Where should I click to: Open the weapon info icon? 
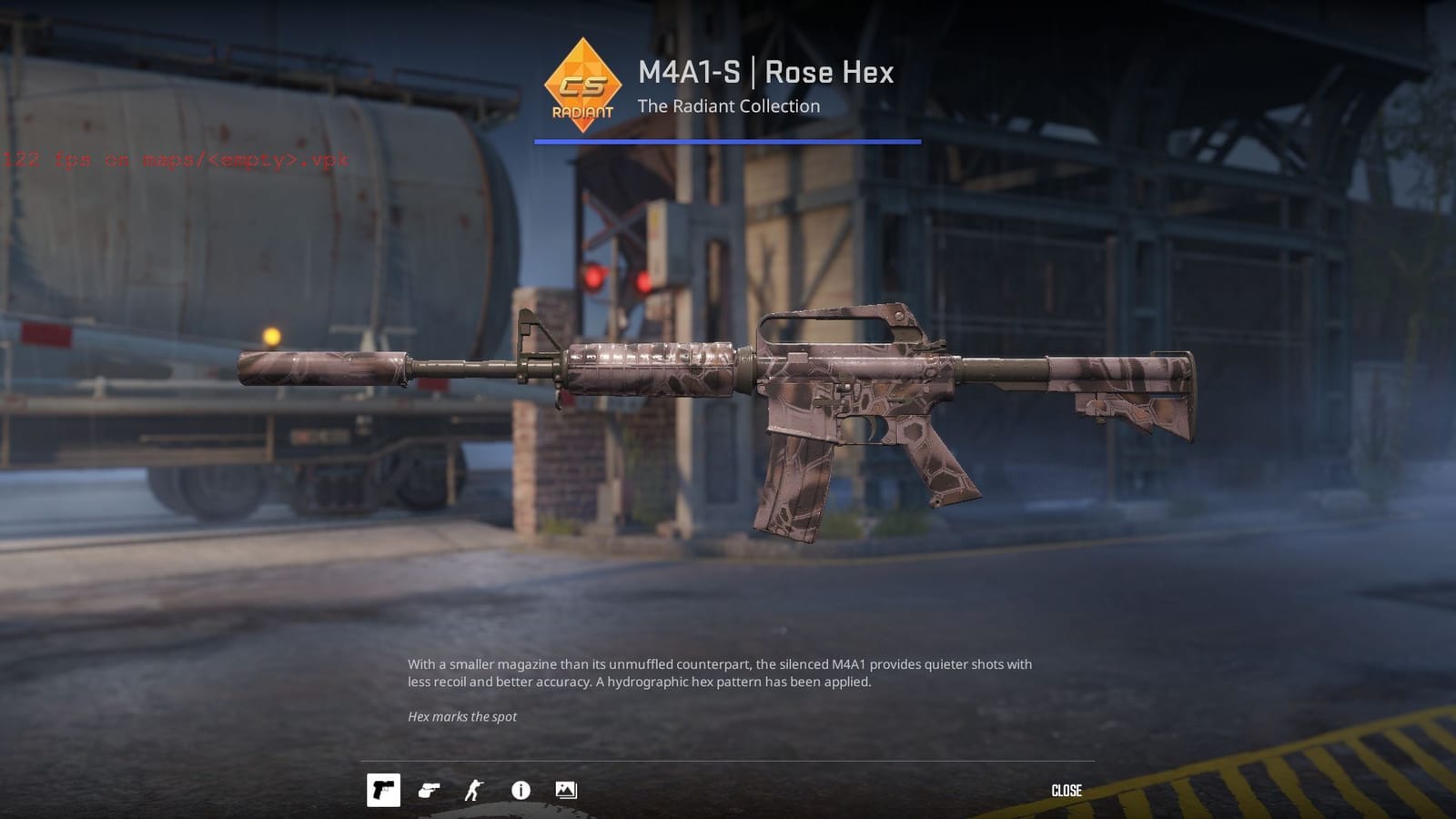(519, 790)
